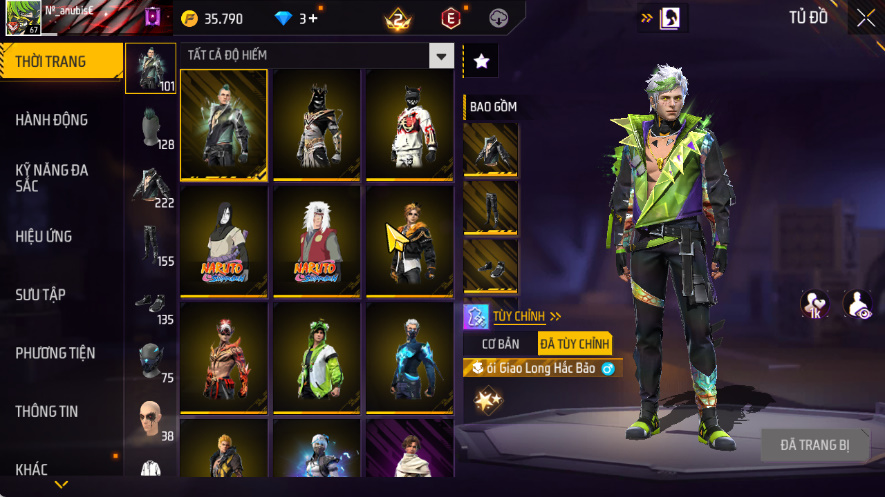Image resolution: width=885 pixels, height=497 pixels.
Task: Click the gold coin balance 35.790
Action: pyautogui.click(x=212, y=18)
